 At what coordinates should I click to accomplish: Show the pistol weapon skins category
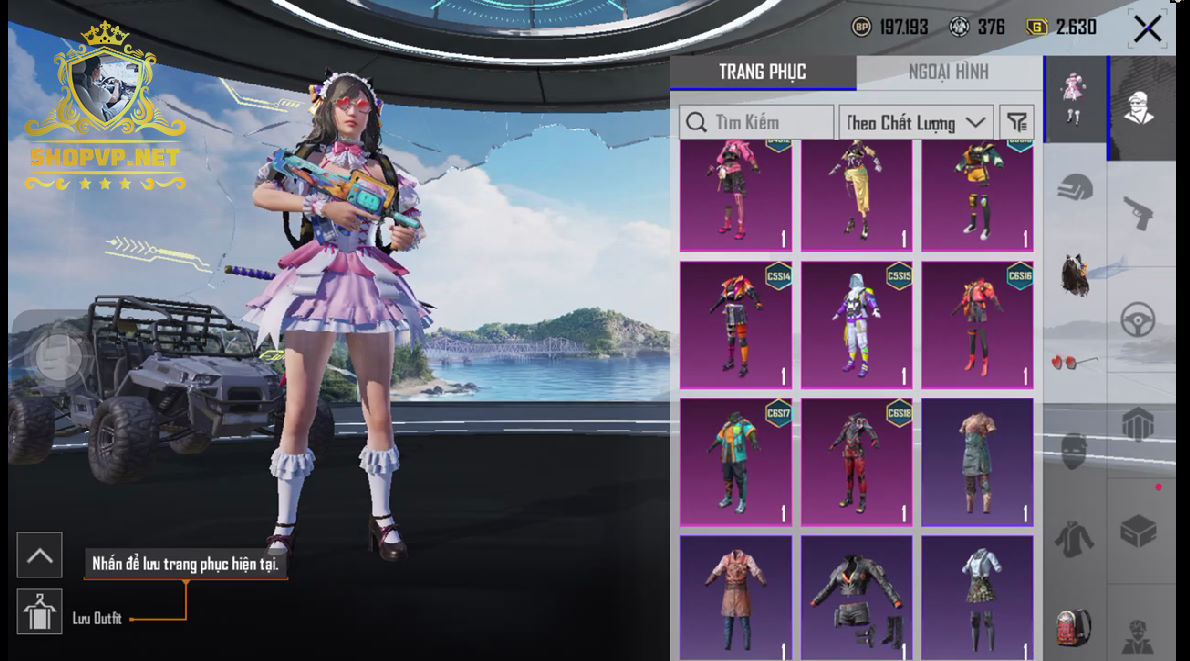point(1138,212)
